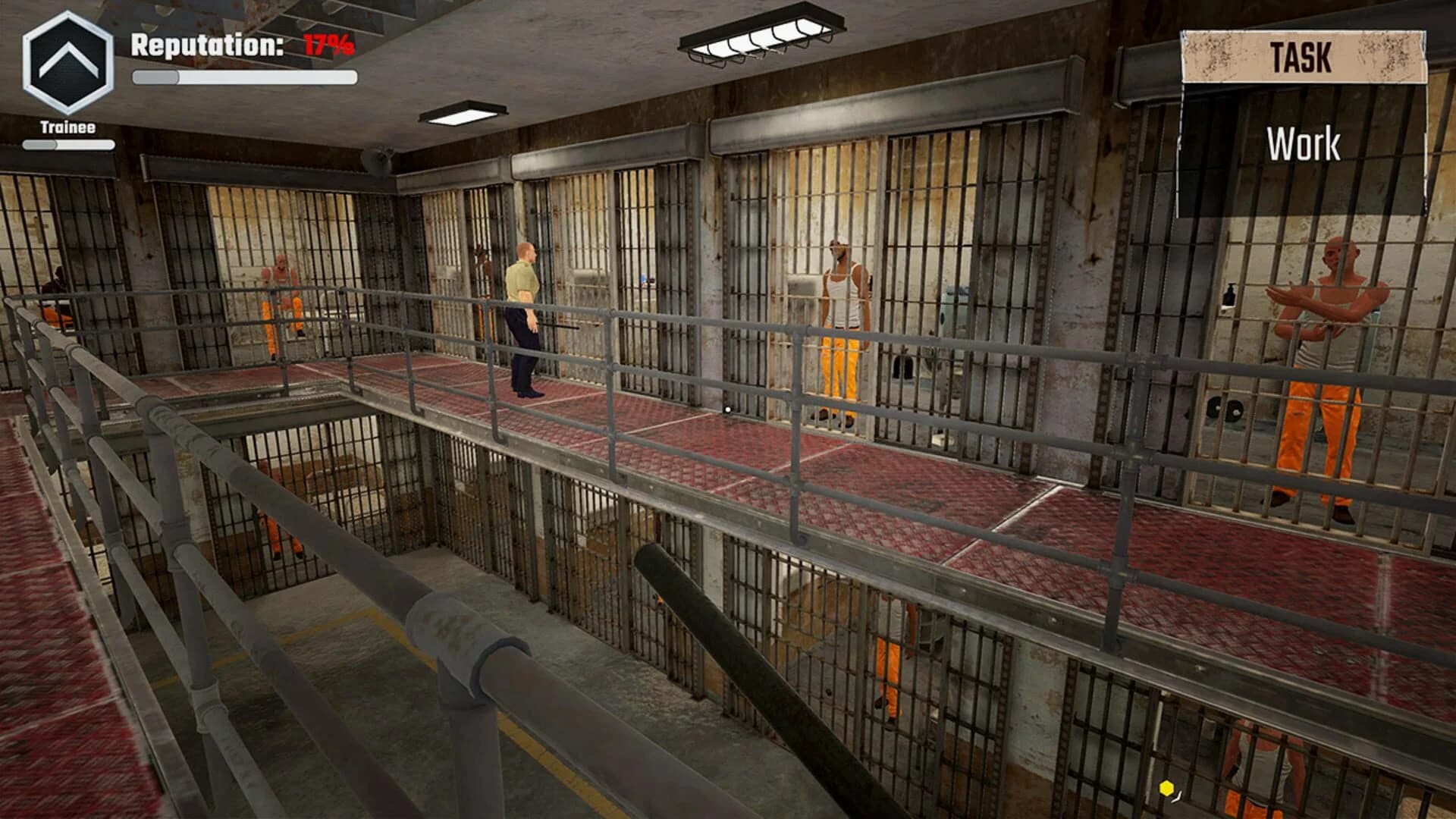Click the small white waypoint dot near the marker
This screenshot has width=1456, height=819.
(x=1176, y=798)
